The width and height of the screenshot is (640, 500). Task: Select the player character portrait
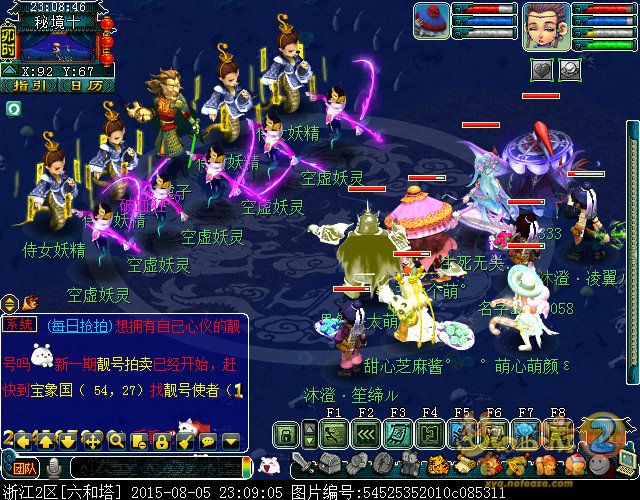point(545,24)
